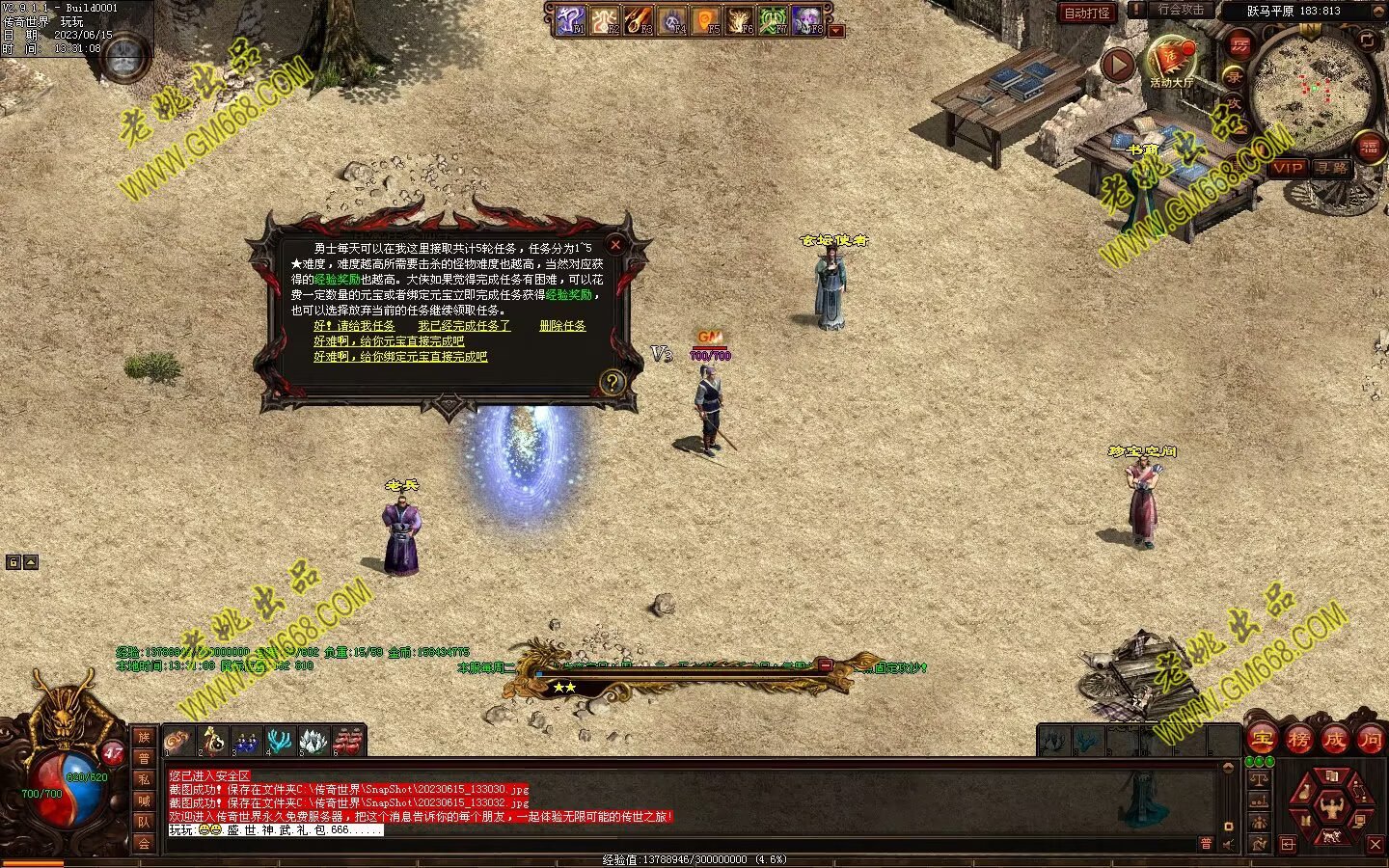1389x868 pixels.
Task: Open the 宝 treasure shop button
Action: pyautogui.click(x=1262, y=740)
